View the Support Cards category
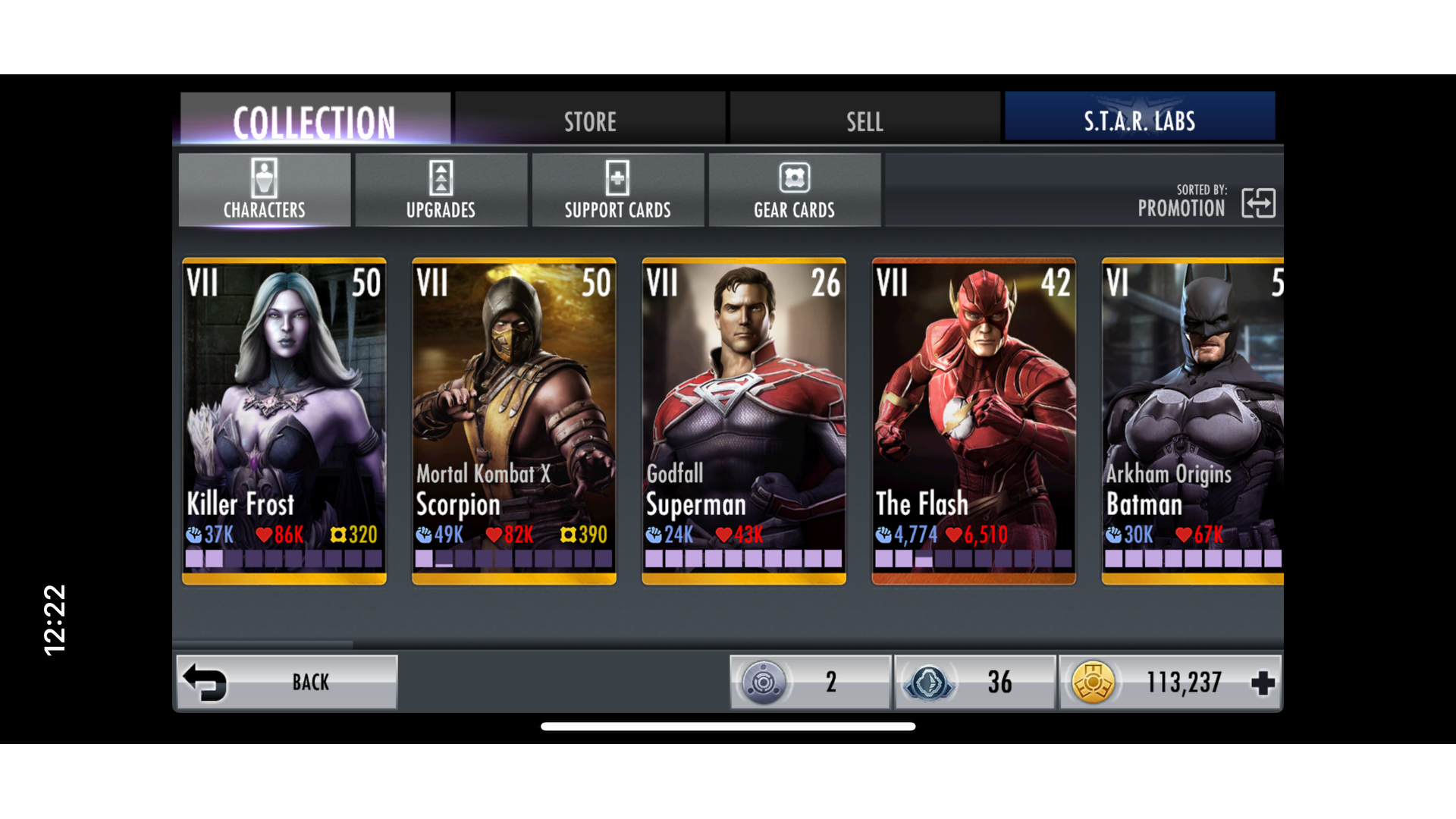The width and height of the screenshot is (1456, 819). (x=617, y=190)
